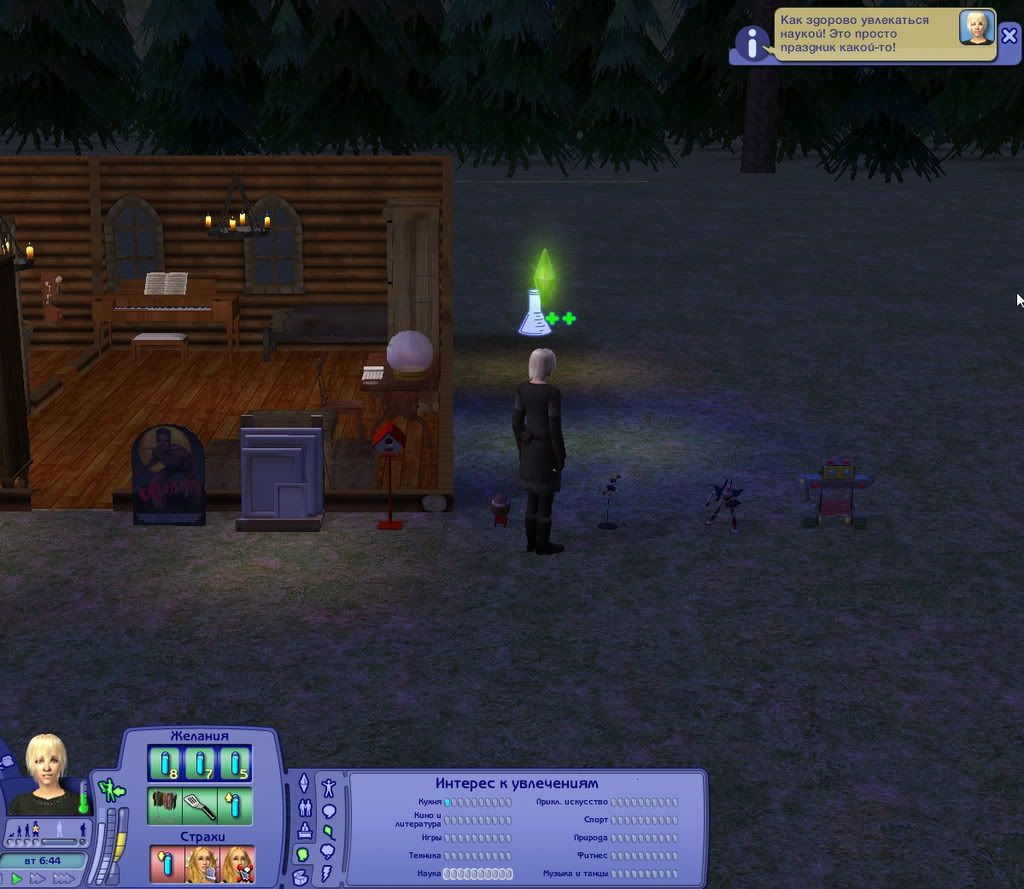Open the info icon on the notification

click(751, 42)
